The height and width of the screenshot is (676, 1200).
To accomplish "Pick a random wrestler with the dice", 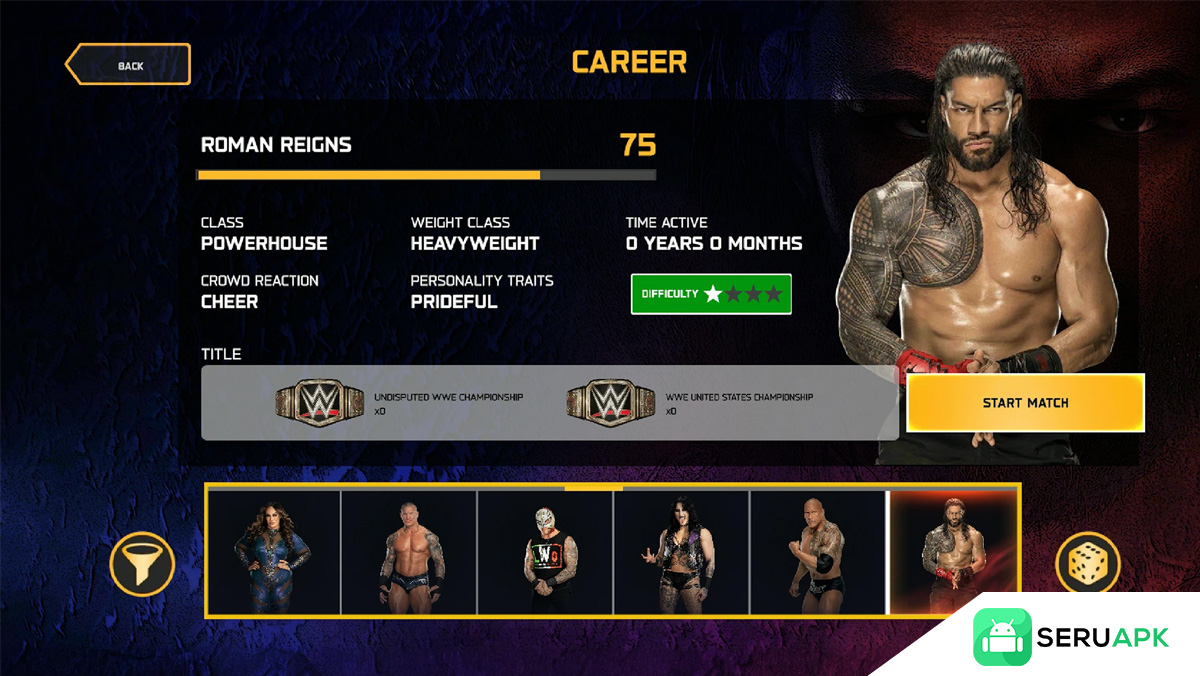I will tap(1087, 564).
